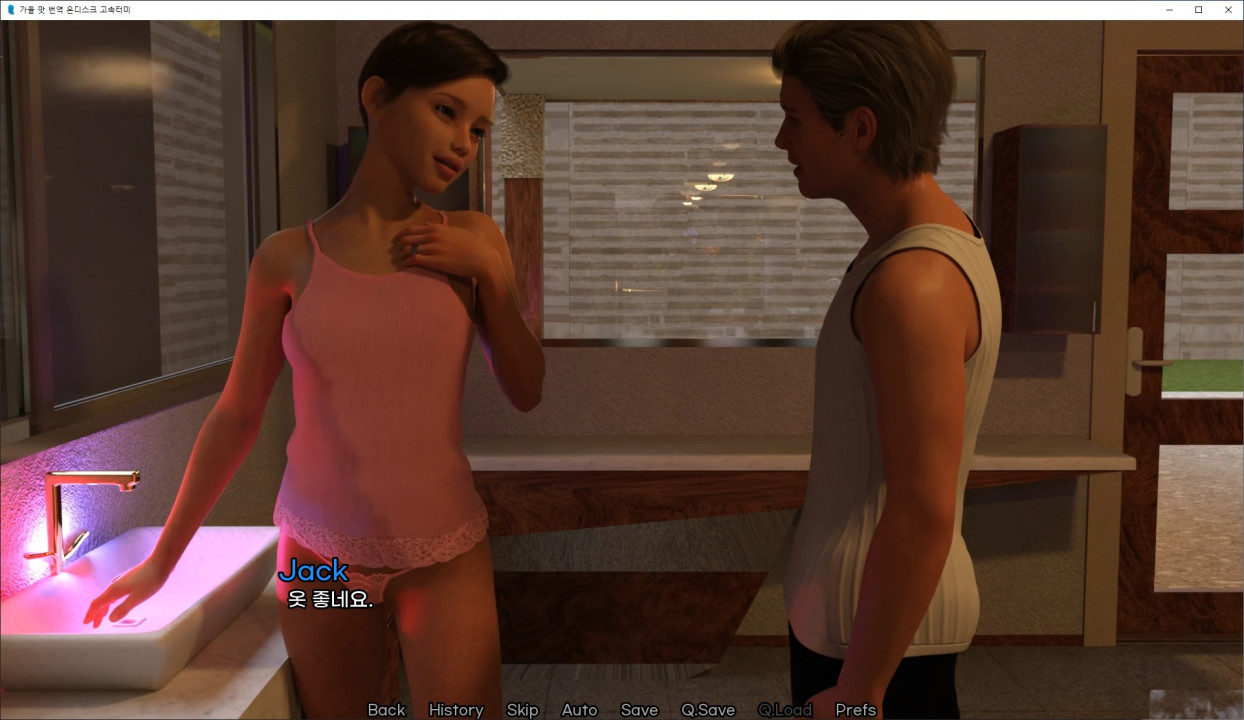Go back one dialogue line
The height and width of the screenshot is (720, 1244).
(x=386, y=710)
